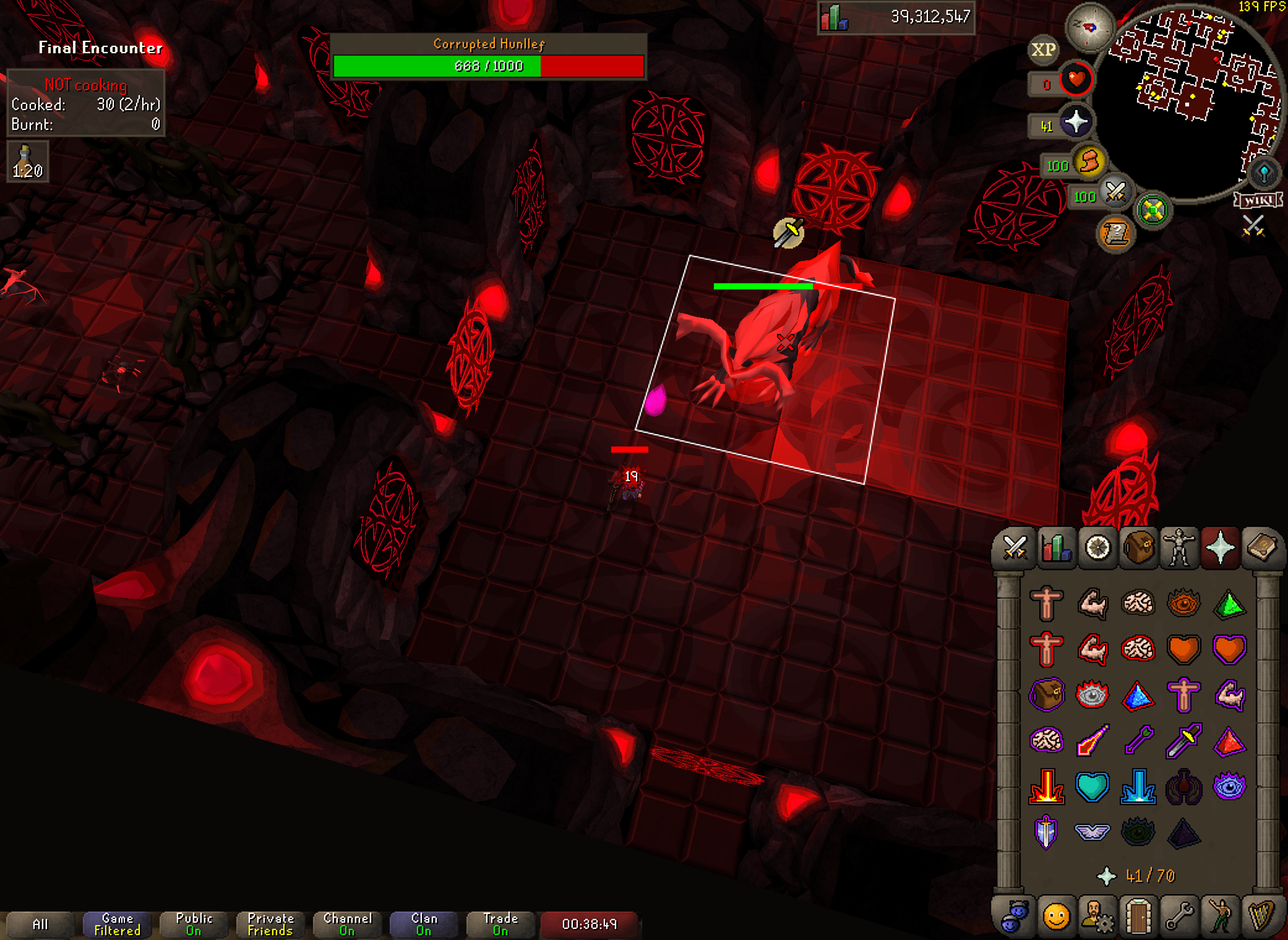Screen dimensions: 1288x940
Task: Activate the Piety prayer icon
Action: (x=1045, y=832)
